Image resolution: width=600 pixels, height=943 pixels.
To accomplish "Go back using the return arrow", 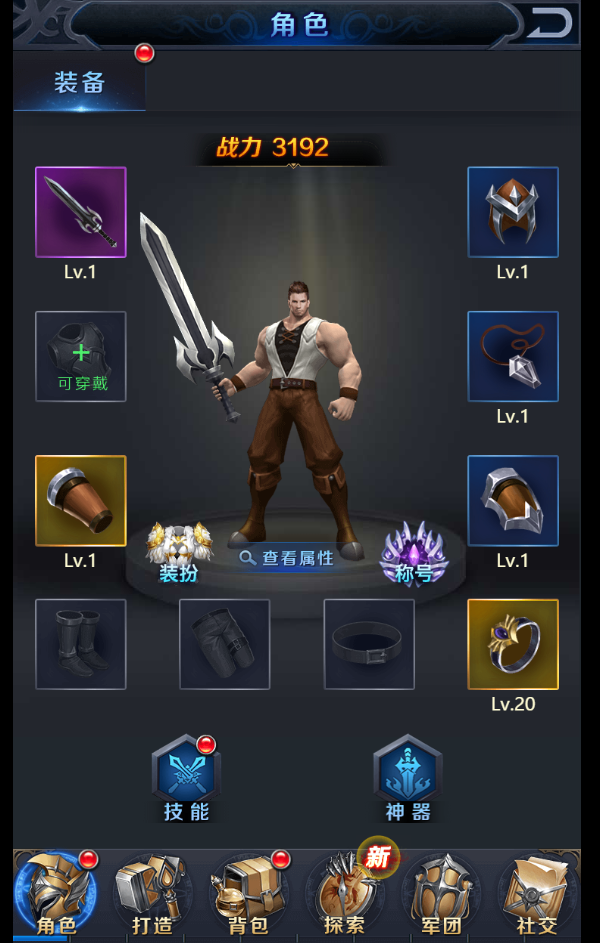I will (550, 22).
